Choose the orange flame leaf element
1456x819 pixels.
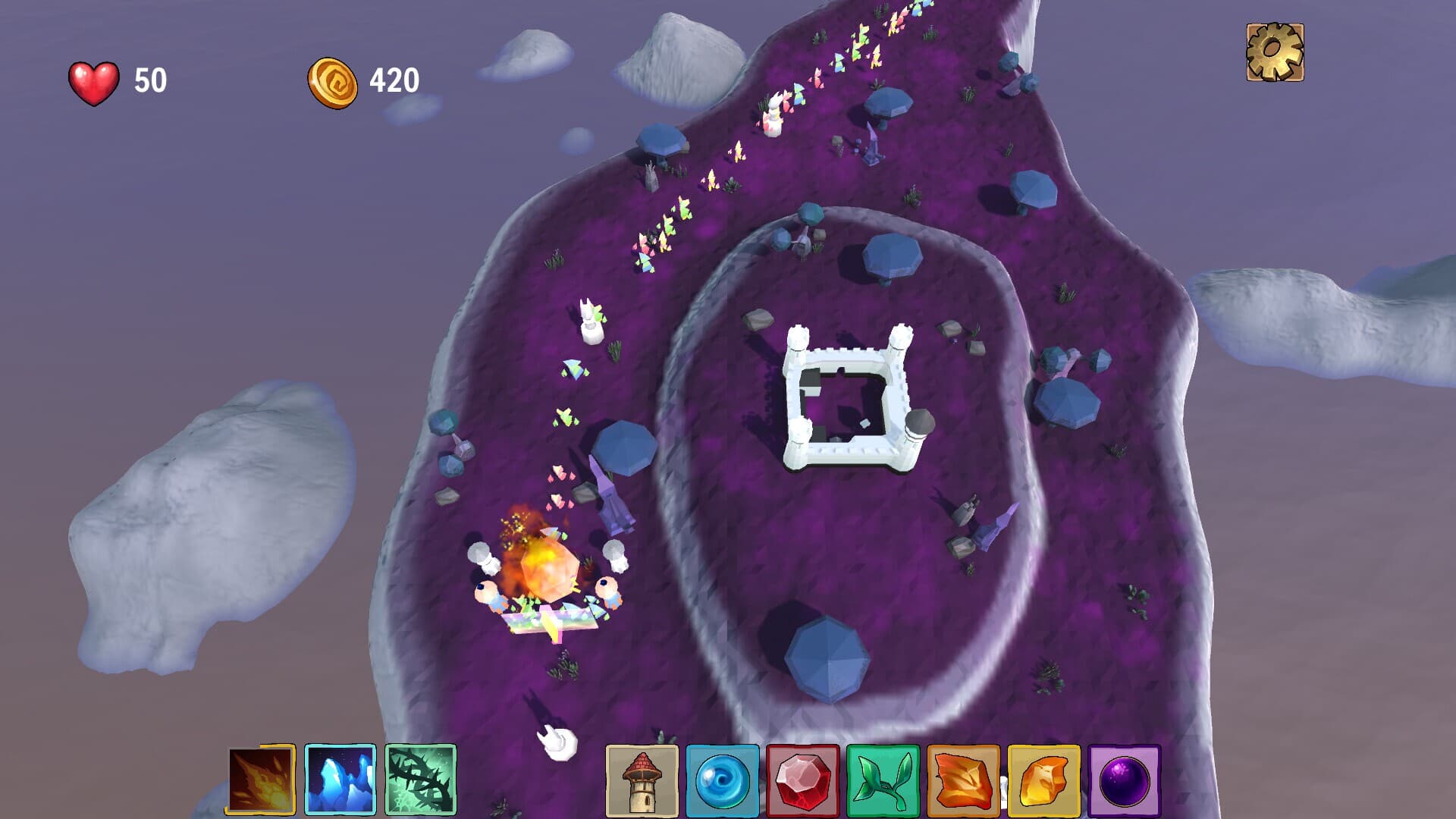coord(963,781)
